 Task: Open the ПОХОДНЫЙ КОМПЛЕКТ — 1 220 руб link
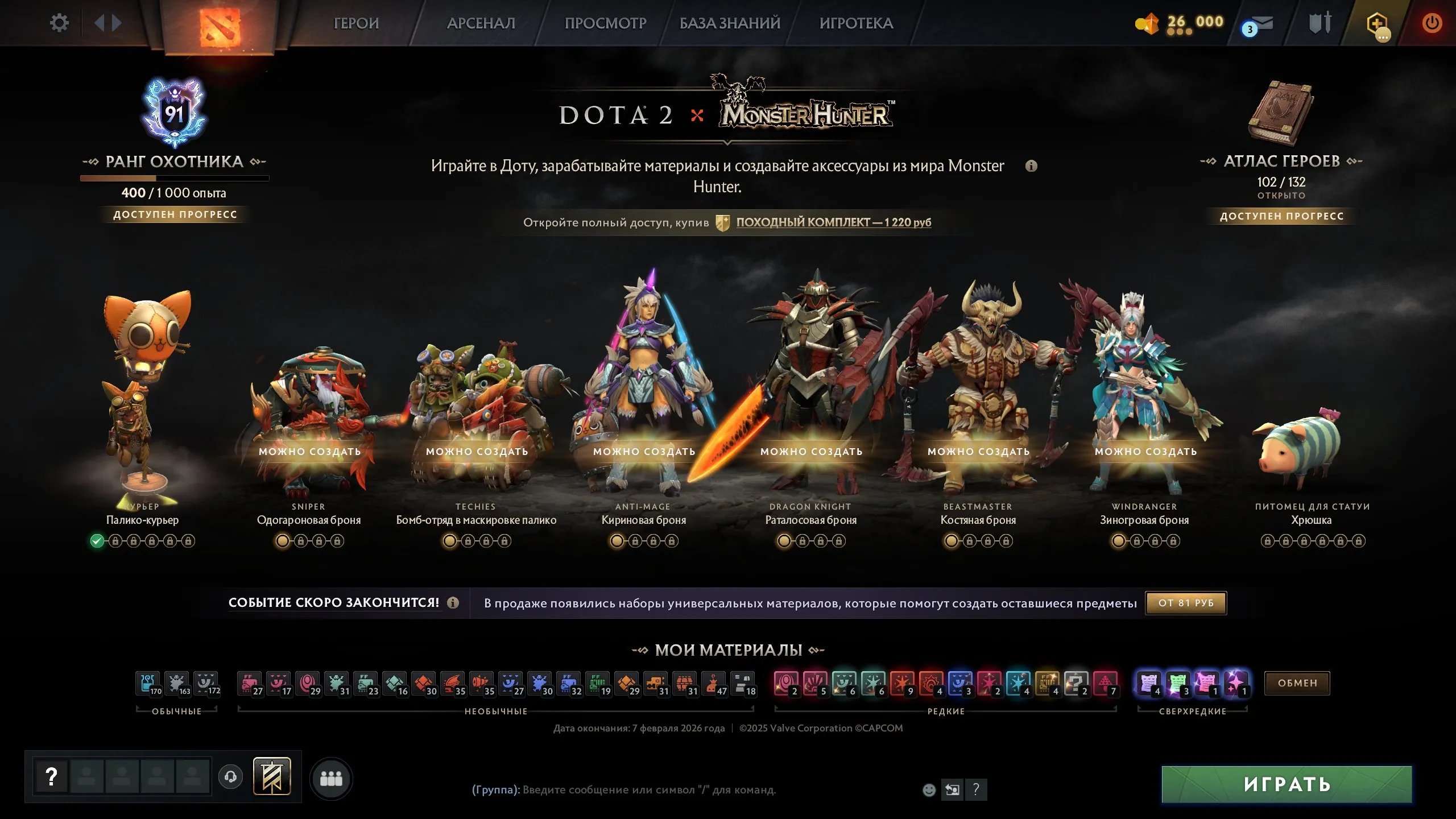[833, 223]
